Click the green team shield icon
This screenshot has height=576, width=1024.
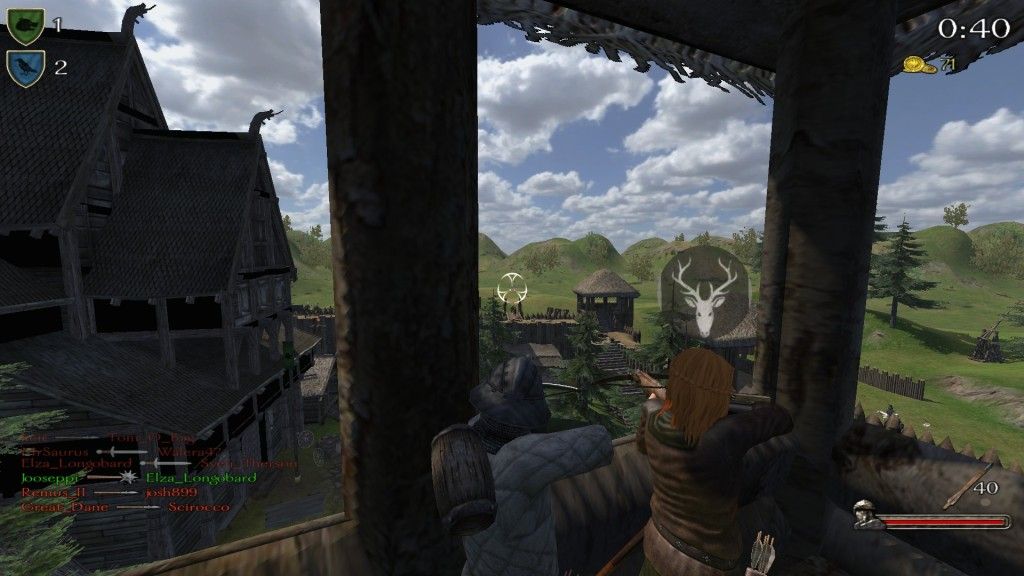(x=25, y=25)
